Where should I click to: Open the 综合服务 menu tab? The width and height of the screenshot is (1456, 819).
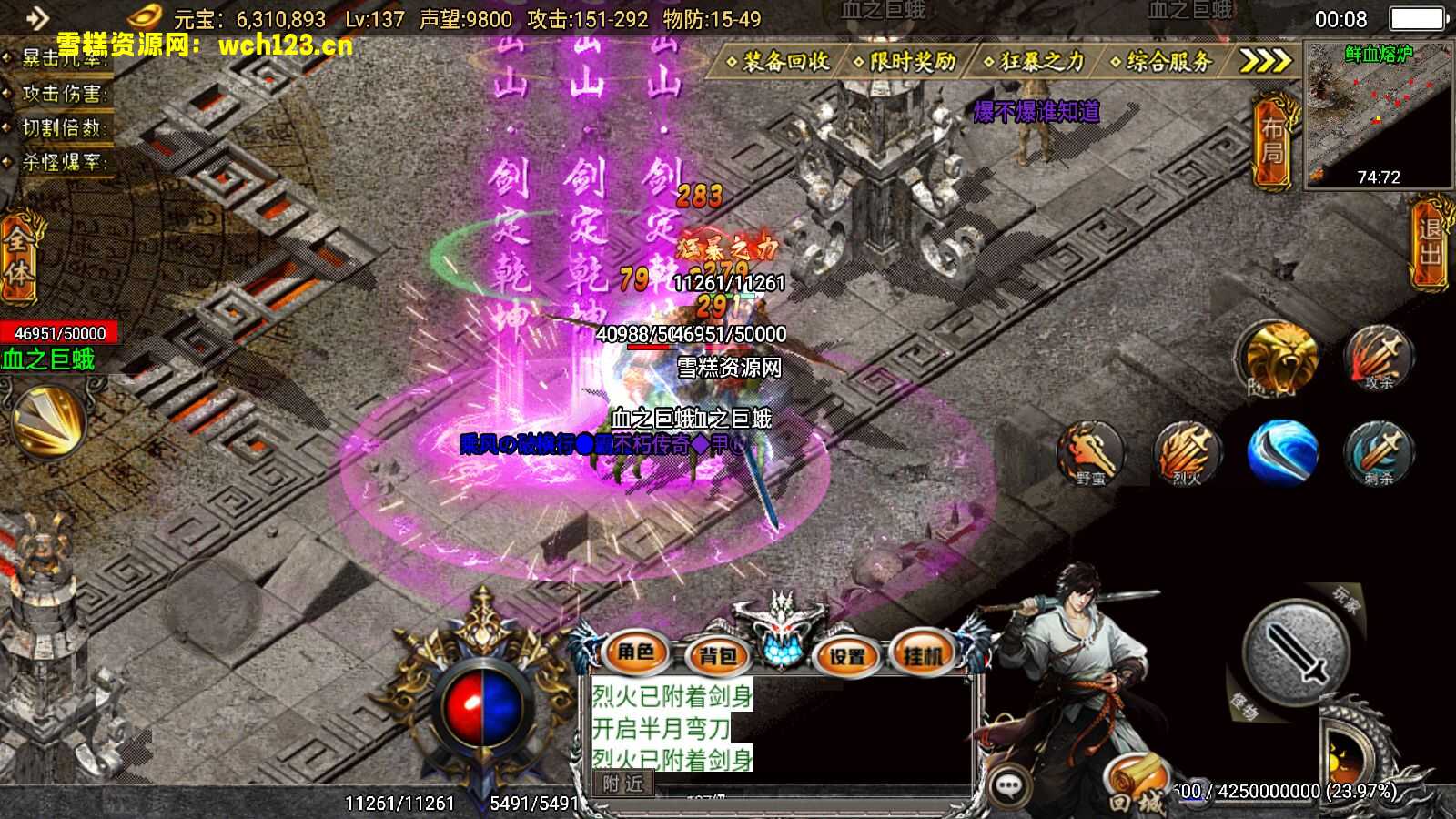[x=1166, y=59]
